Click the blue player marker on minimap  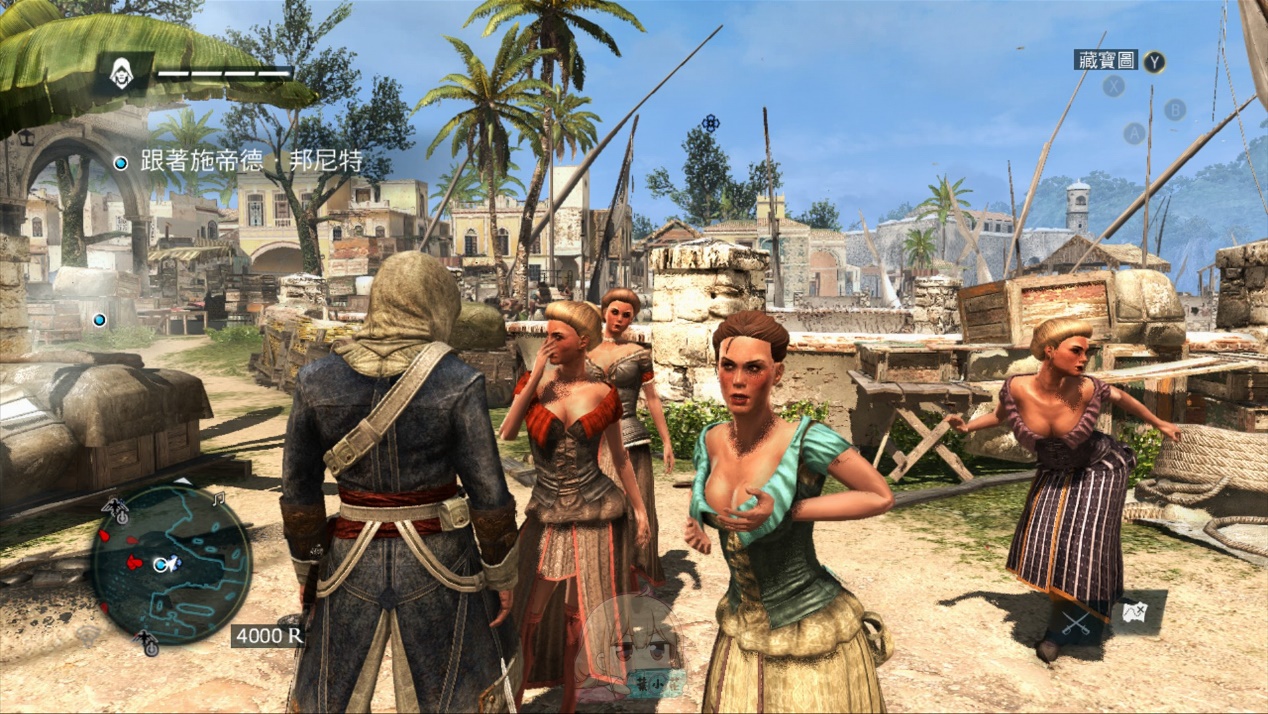tap(161, 564)
